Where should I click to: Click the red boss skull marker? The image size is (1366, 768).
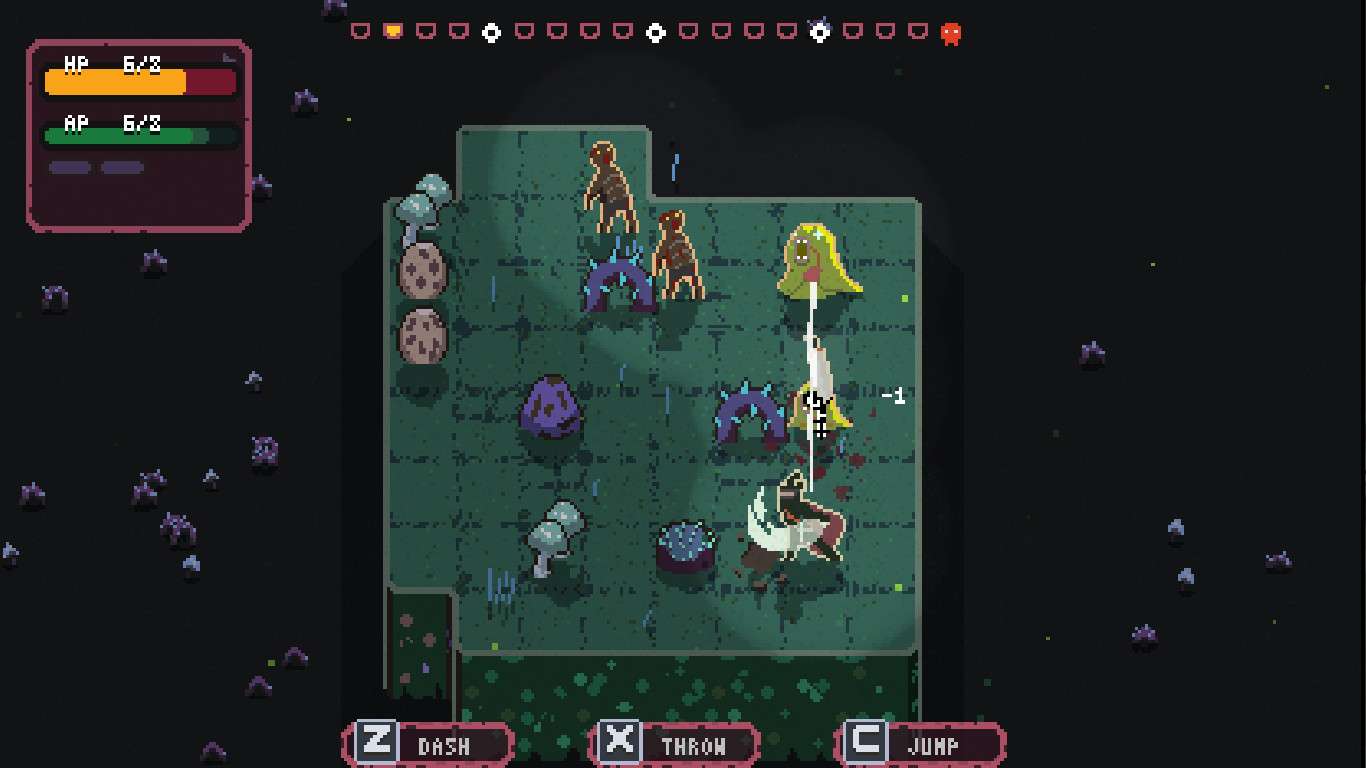pos(951,33)
